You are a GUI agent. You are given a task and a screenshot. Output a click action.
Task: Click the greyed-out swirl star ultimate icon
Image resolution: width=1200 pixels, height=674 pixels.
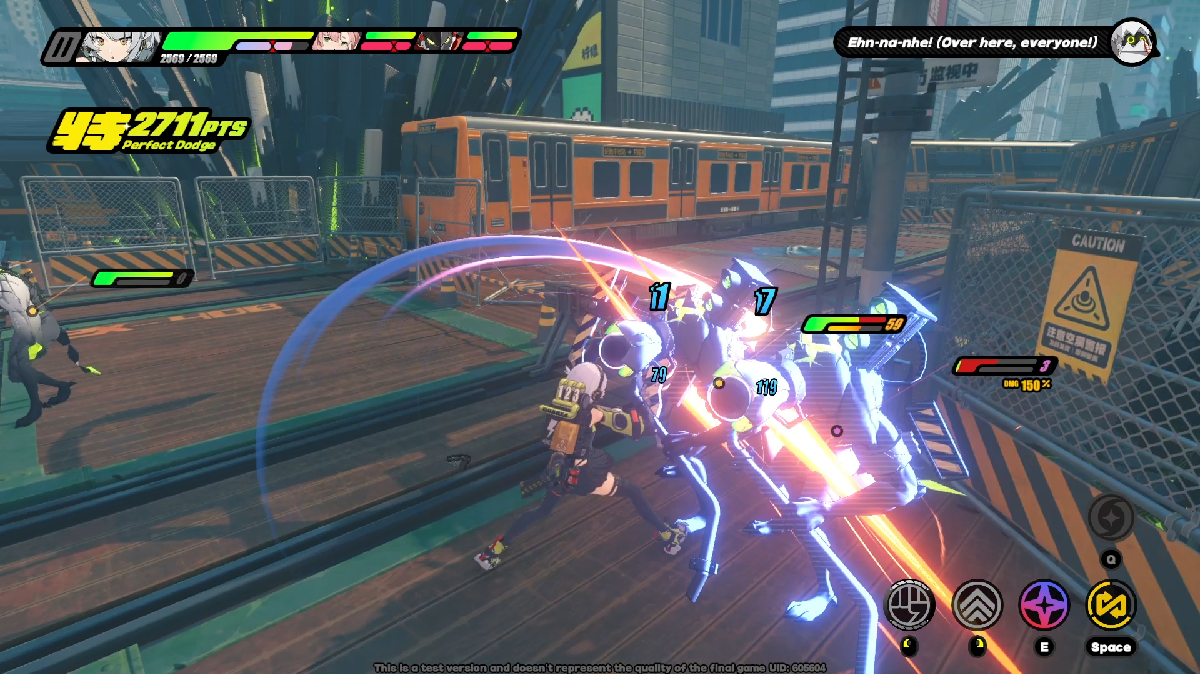pos(1111,518)
